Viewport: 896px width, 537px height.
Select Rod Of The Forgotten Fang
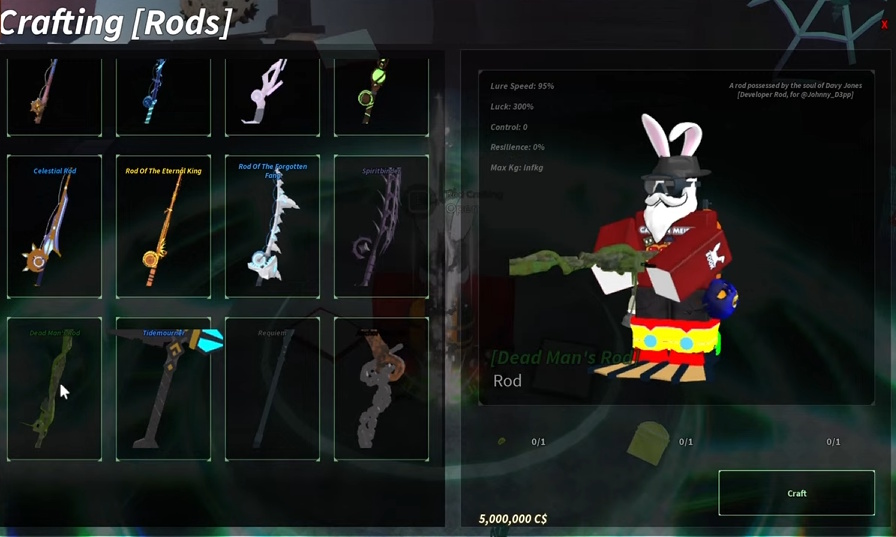(x=272, y=227)
